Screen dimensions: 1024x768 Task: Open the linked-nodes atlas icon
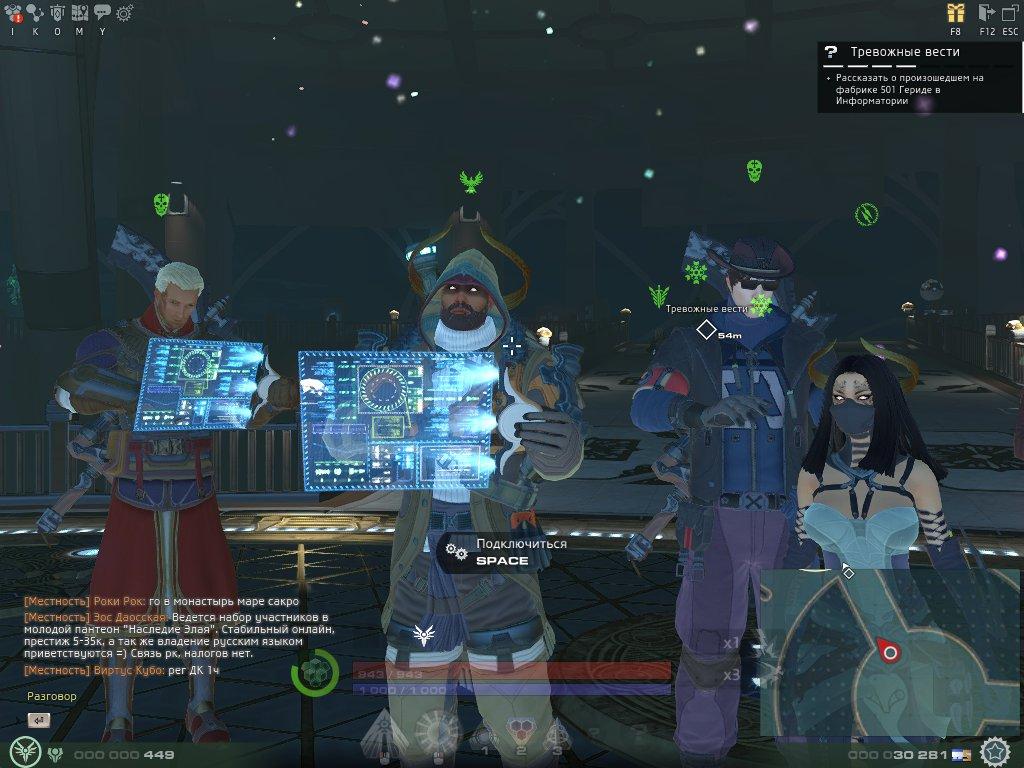pos(35,13)
